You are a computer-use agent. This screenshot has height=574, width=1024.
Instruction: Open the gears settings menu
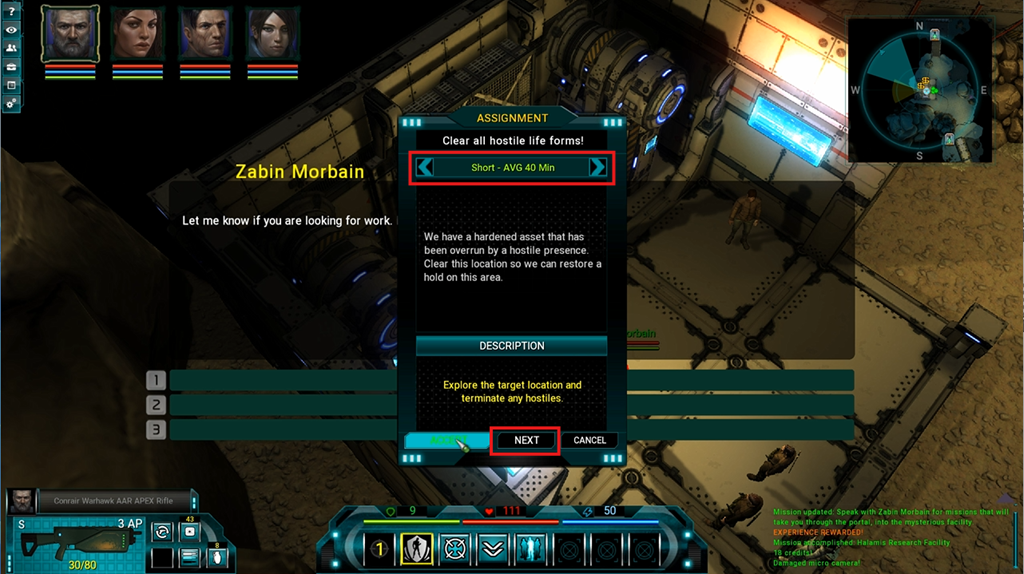click(11, 102)
